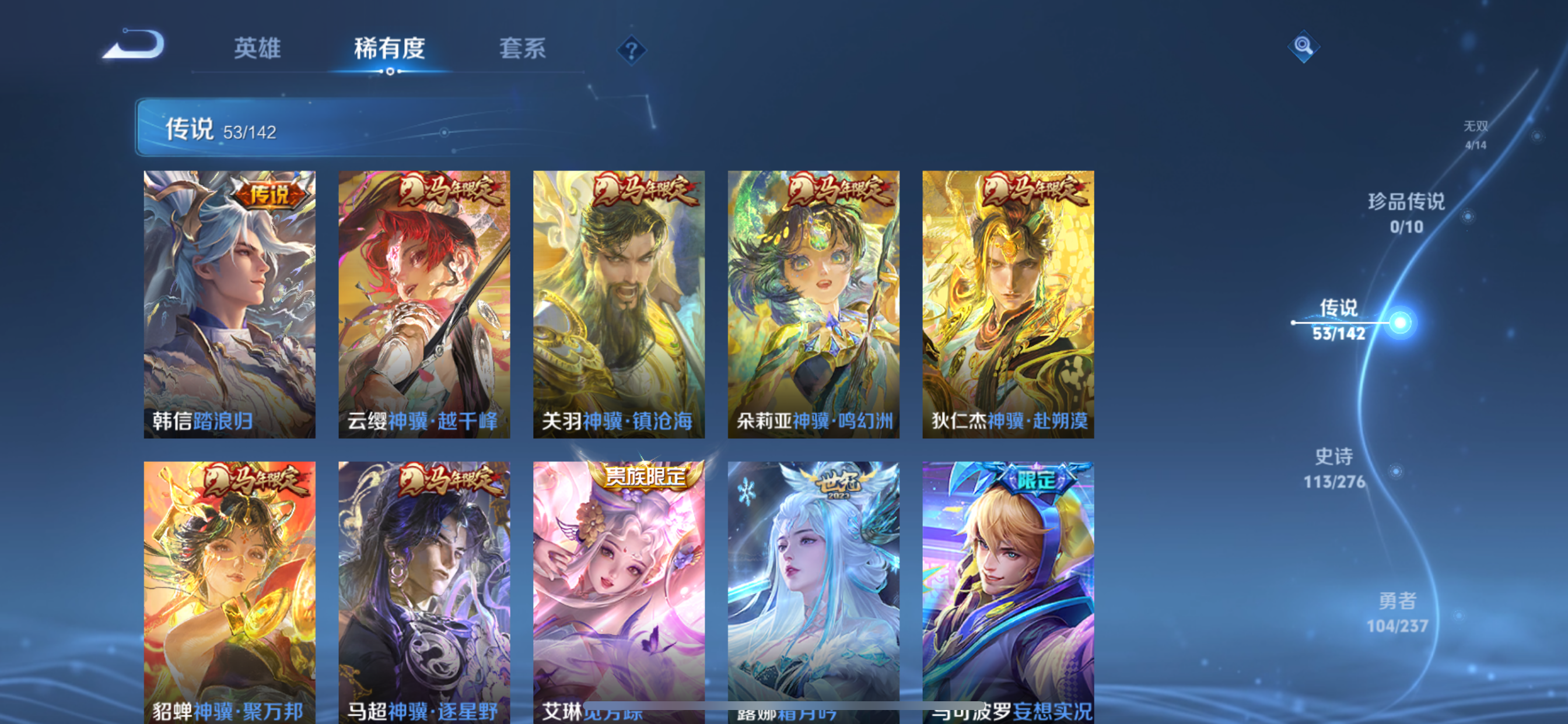
Task: Open 狄仁杰's 神骥·赴朔漠 skin name label
Action: (1007, 420)
